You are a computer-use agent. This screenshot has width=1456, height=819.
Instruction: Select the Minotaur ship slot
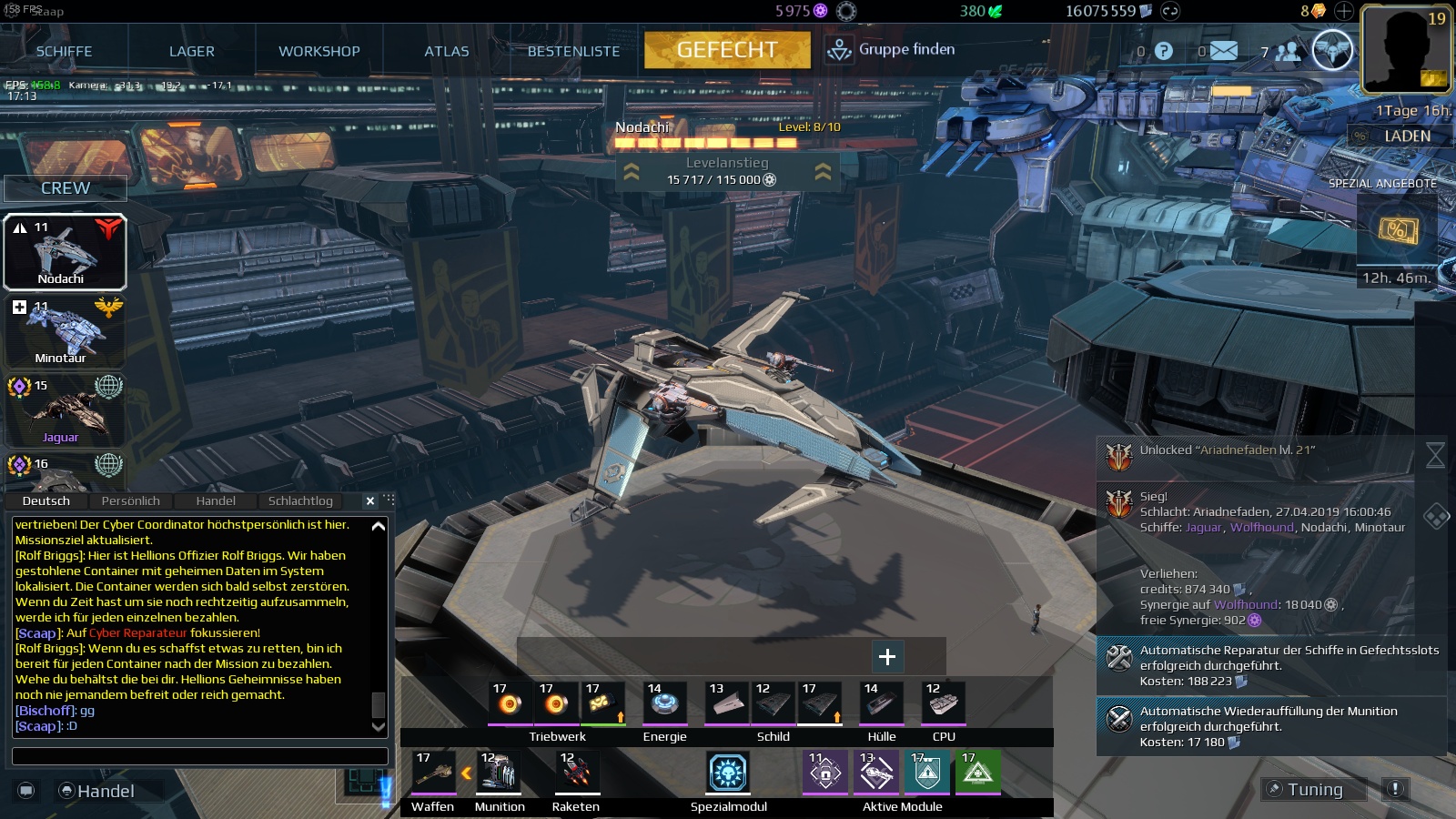pyautogui.click(x=65, y=331)
